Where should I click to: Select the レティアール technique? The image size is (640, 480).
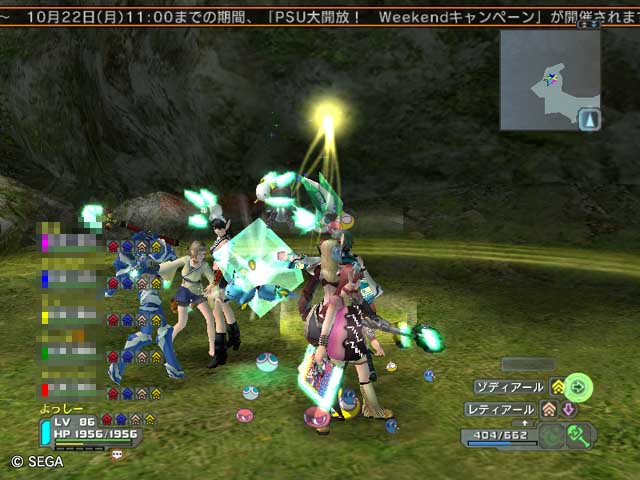click(x=502, y=409)
